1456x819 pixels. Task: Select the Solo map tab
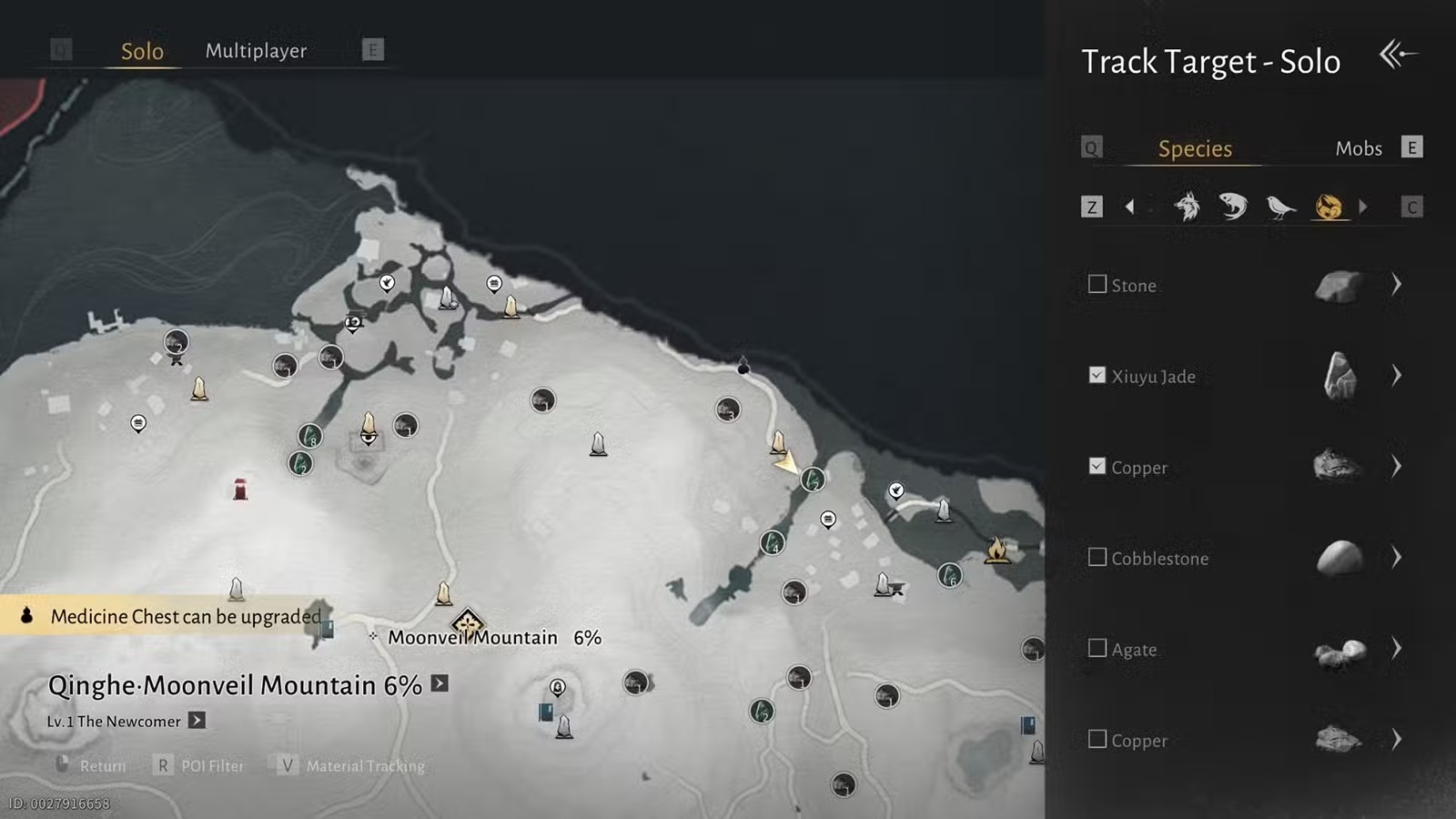pyautogui.click(x=142, y=52)
